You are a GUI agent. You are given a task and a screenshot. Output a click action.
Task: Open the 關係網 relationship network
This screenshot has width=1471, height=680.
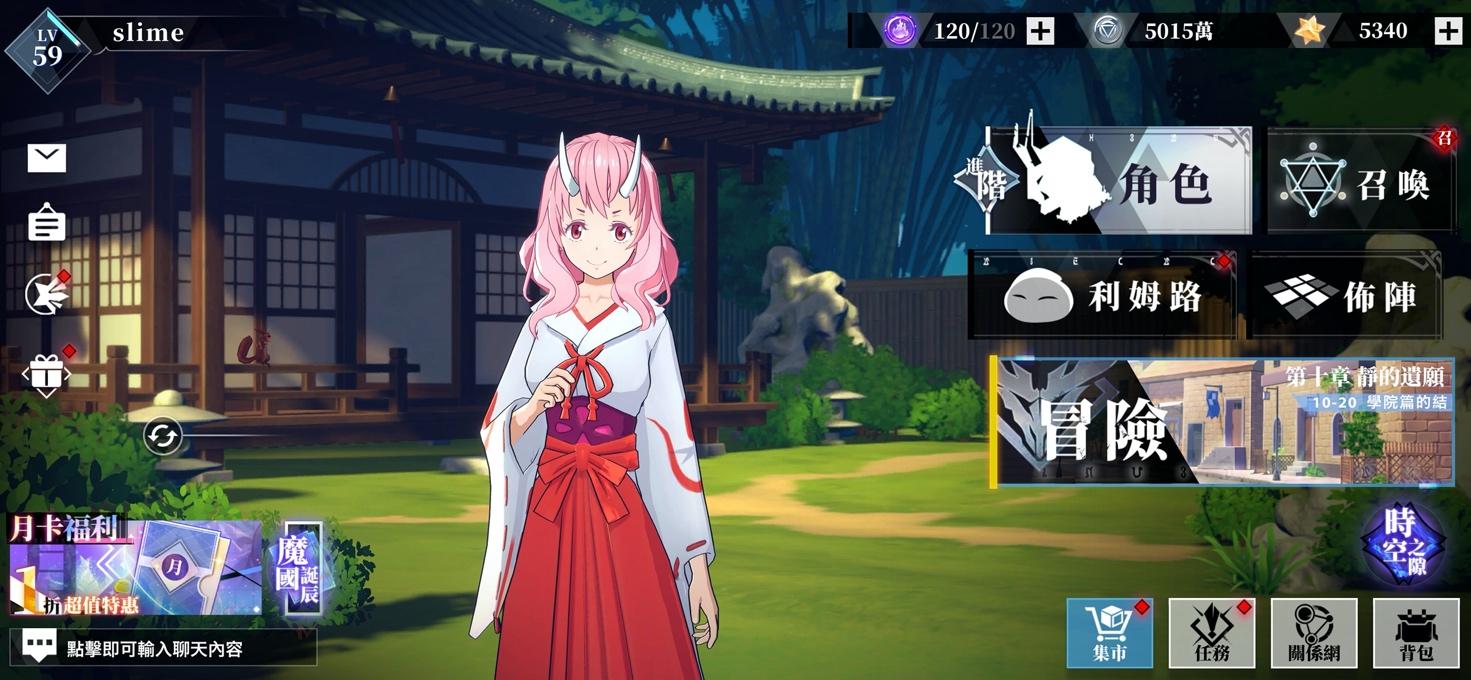(x=1313, y=633)
